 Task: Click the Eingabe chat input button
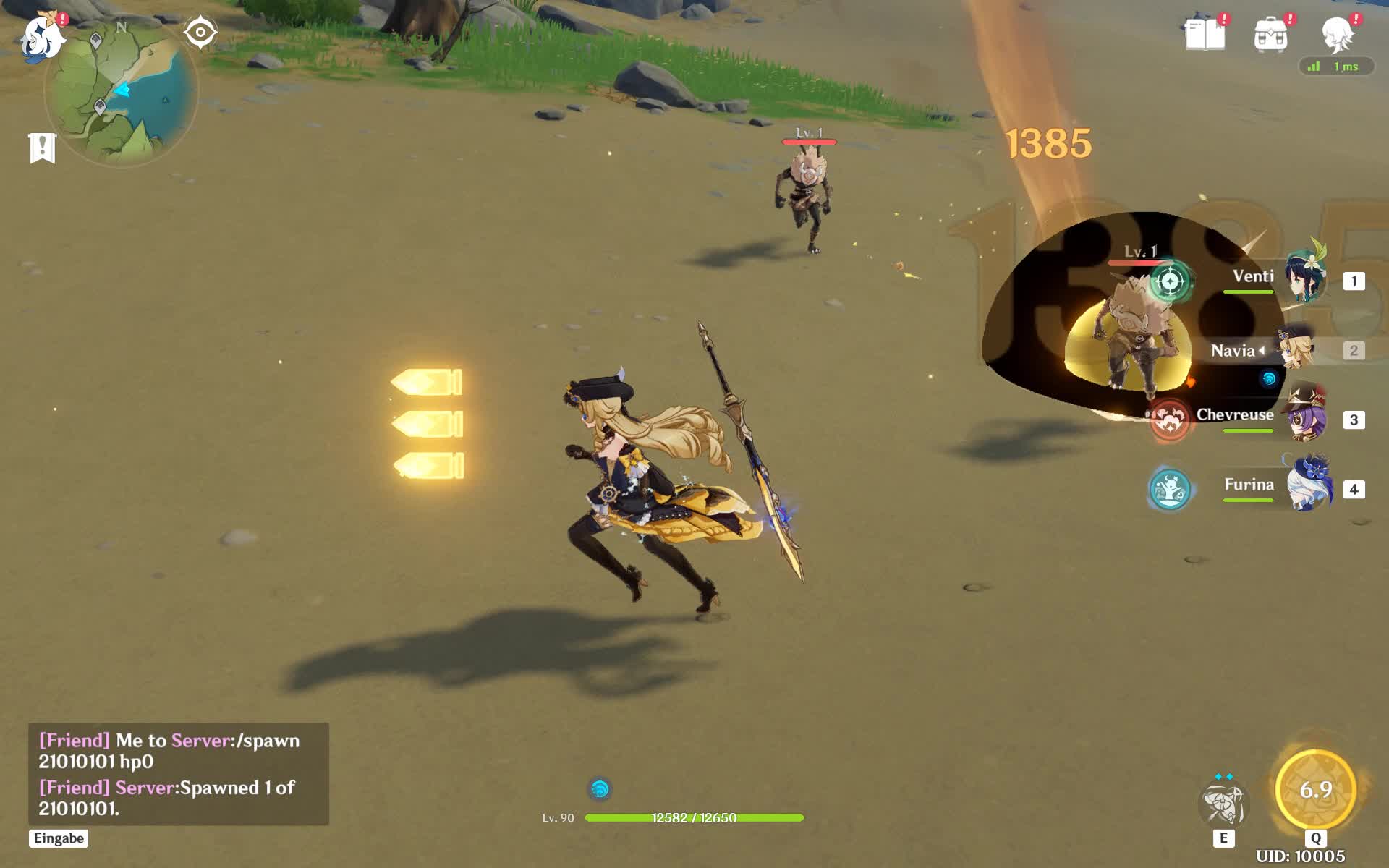[x=59, y=838]
